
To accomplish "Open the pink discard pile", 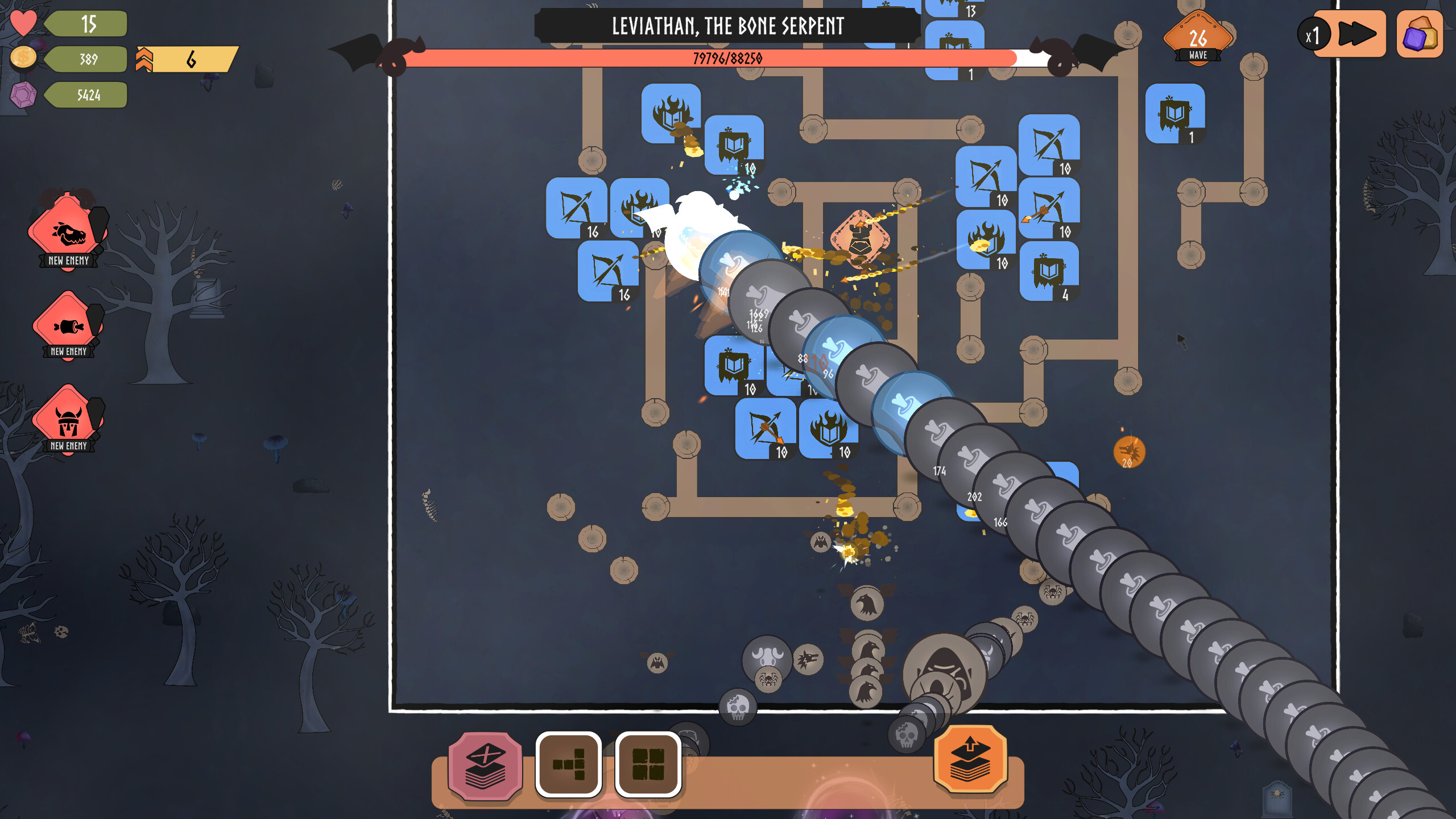I will click(486, 766).
